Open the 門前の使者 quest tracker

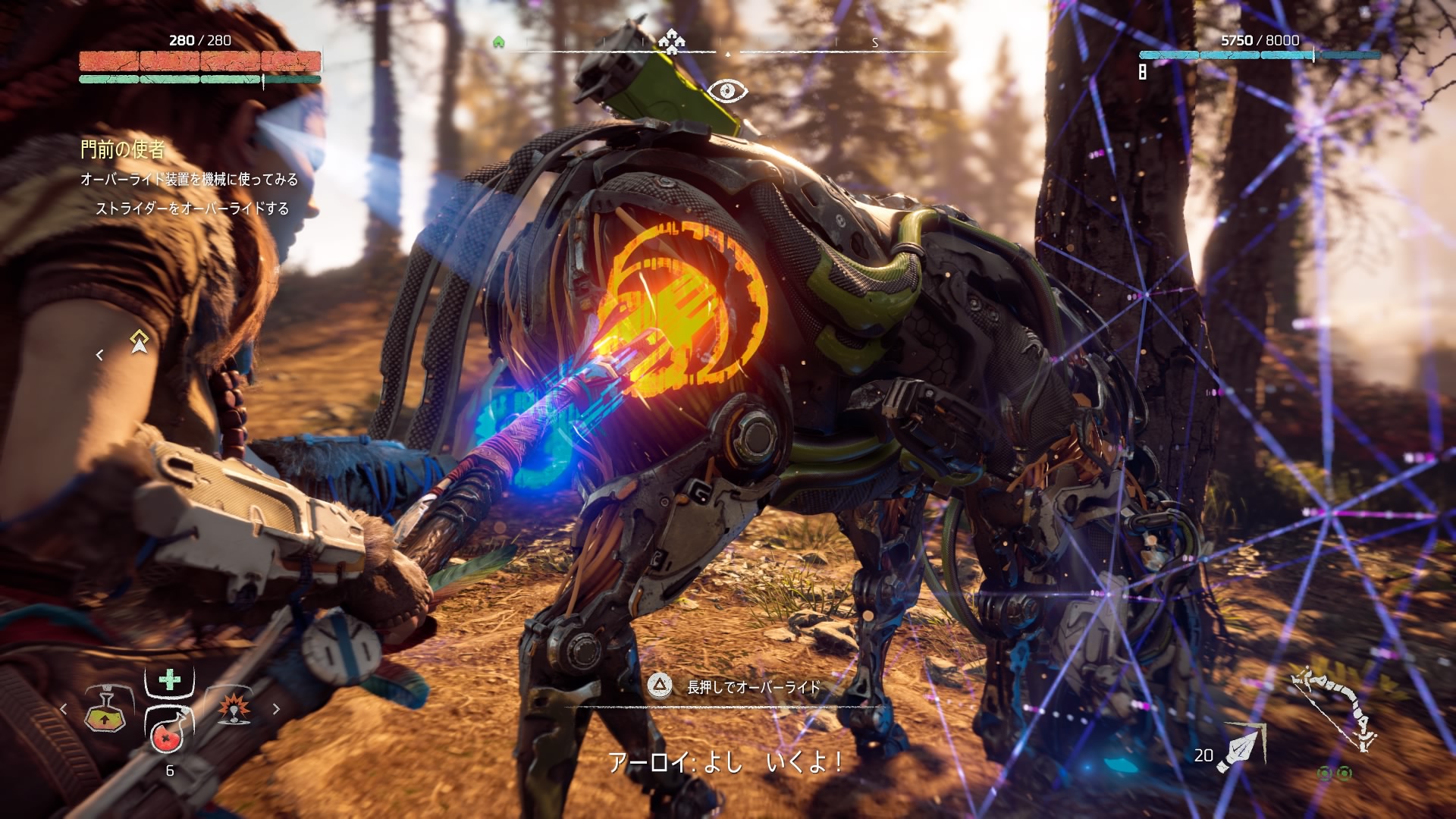point(122,149)
